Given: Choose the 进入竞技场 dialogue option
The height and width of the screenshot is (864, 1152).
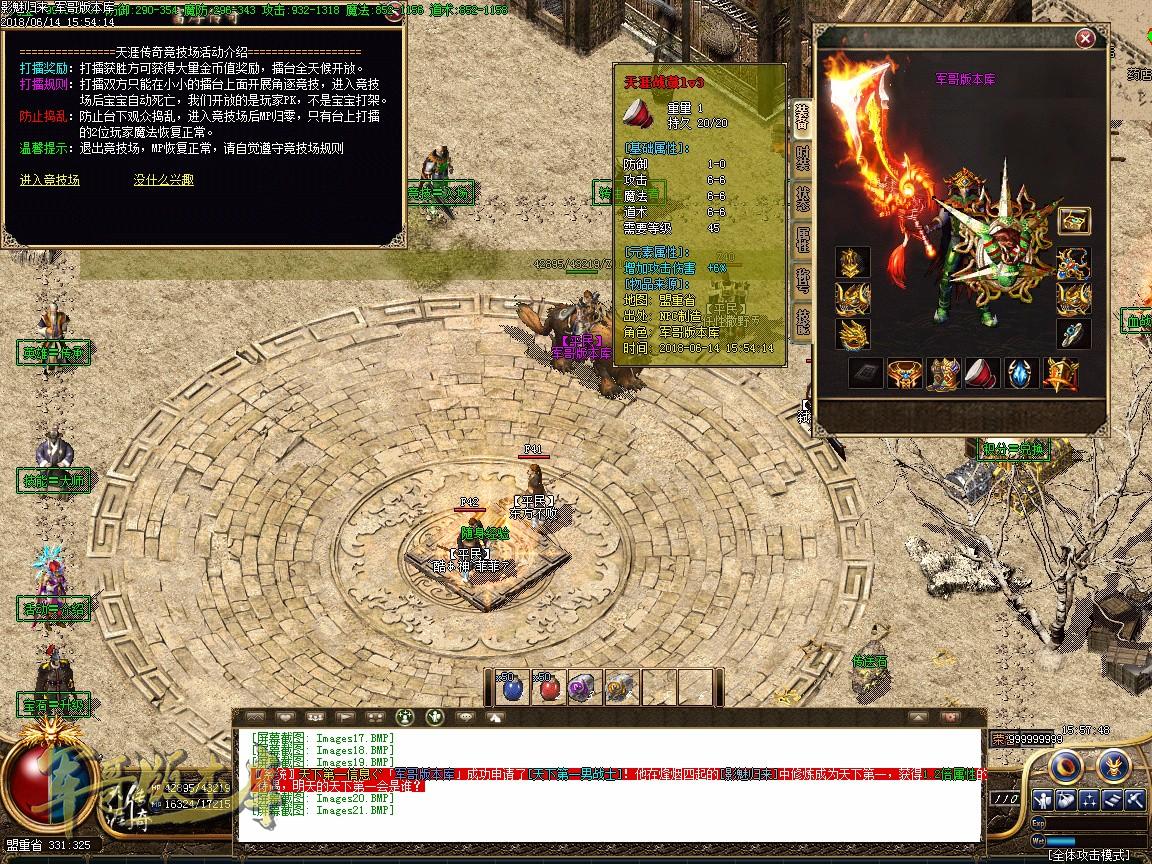Looking at the screenshot, I should pyautogui.click(x=50, y=180).
